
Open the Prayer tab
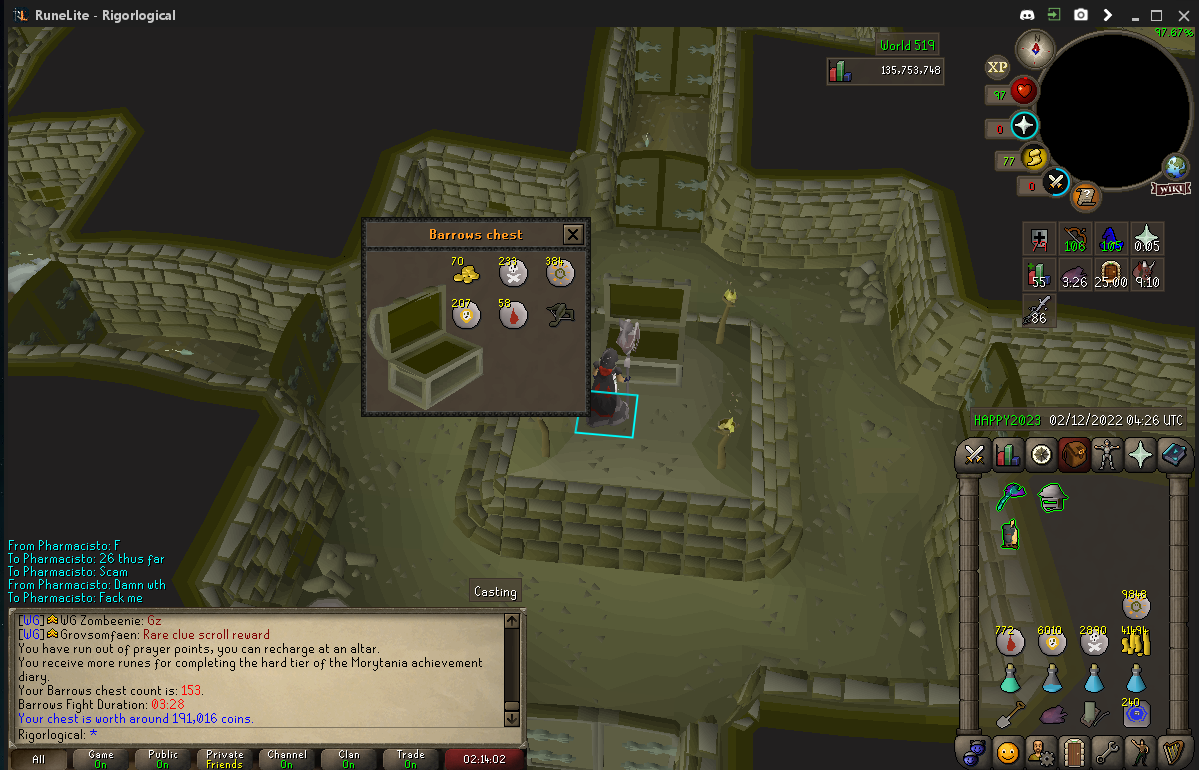point(1140,455)
